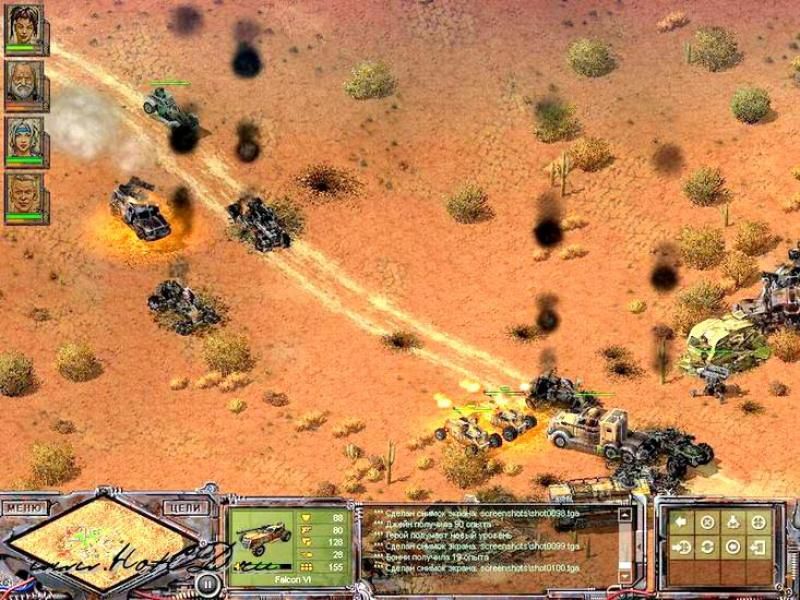Activate the circled X stop command

tap(707, 522)
